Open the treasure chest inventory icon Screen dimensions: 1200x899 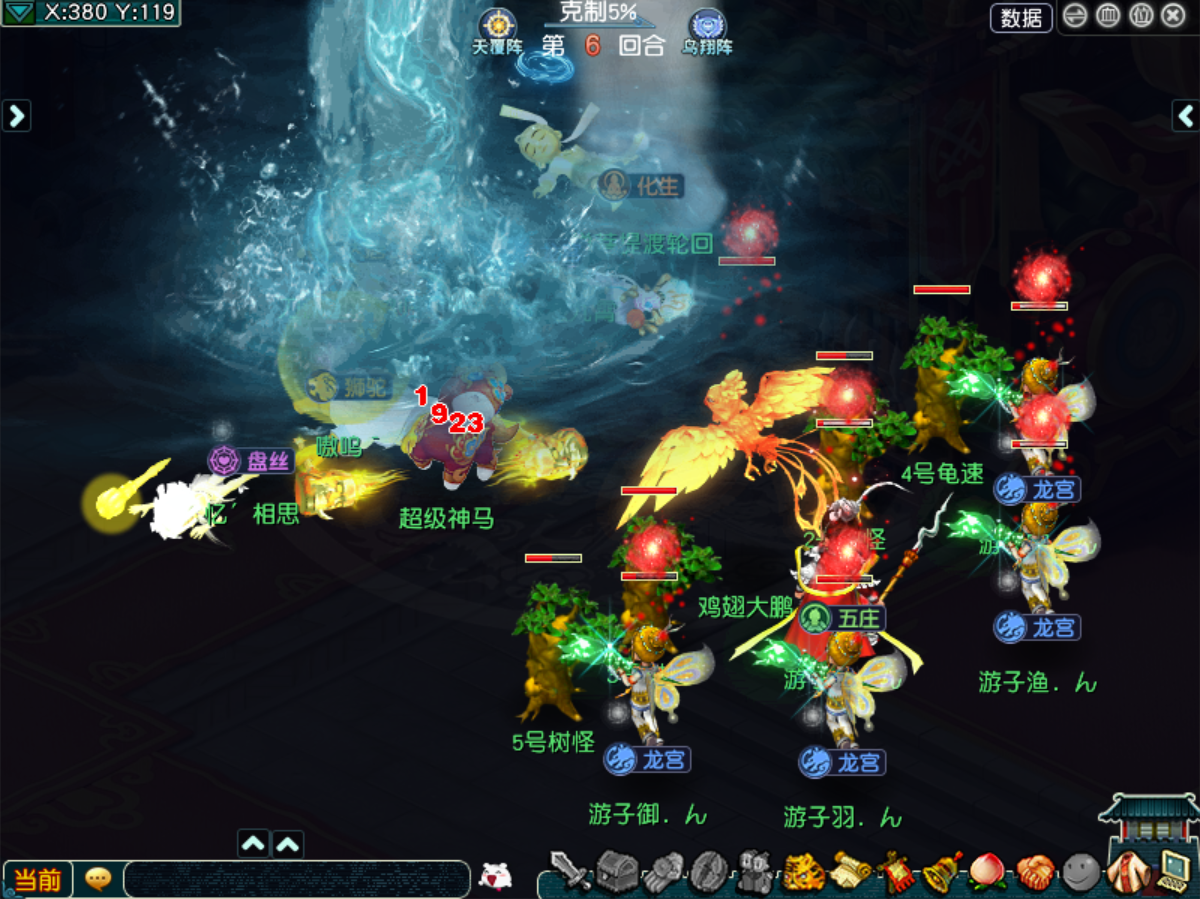click(617, 870)
